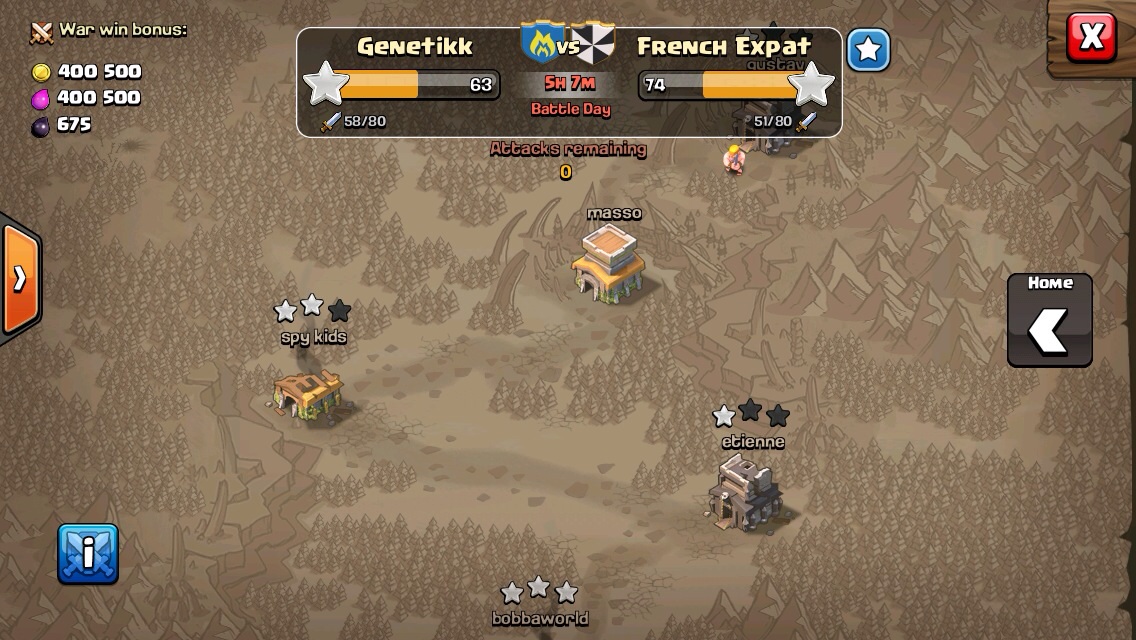Tap the French Expat clan badge
1136x640 pixels.
click(596, 44)
